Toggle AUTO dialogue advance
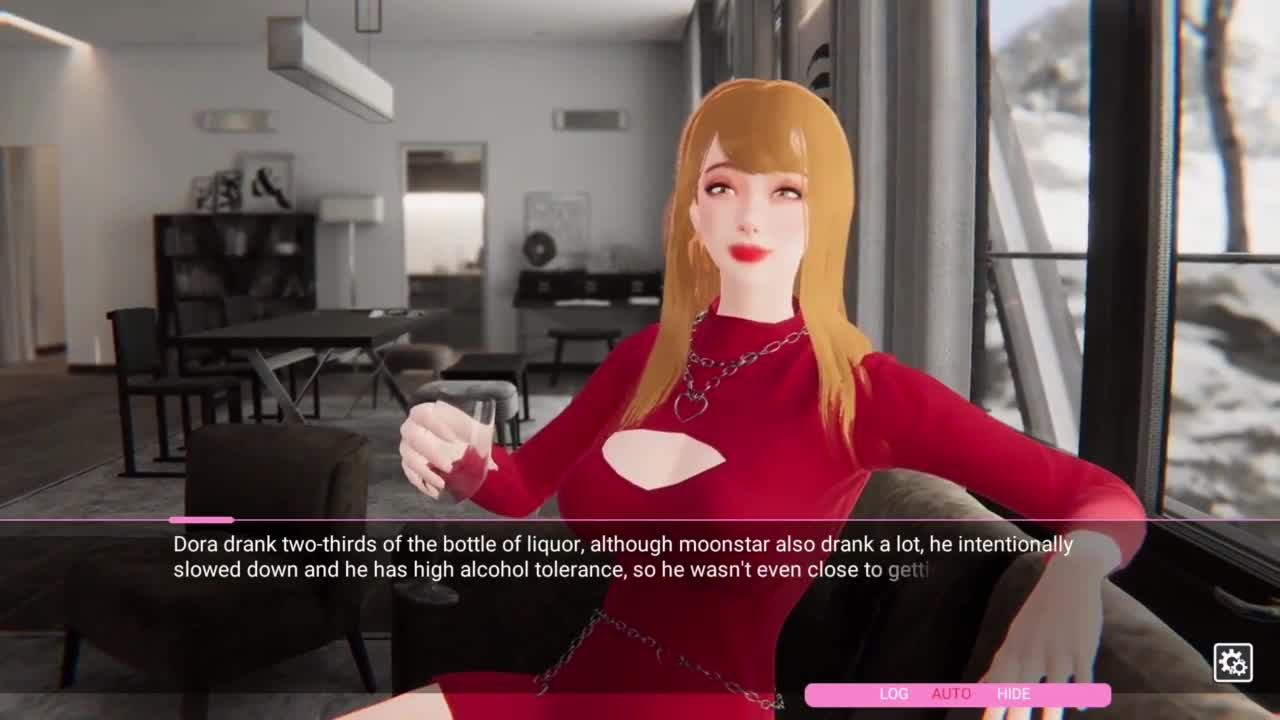This screenshot has height=720, width=1280. [x=951, y=694]
